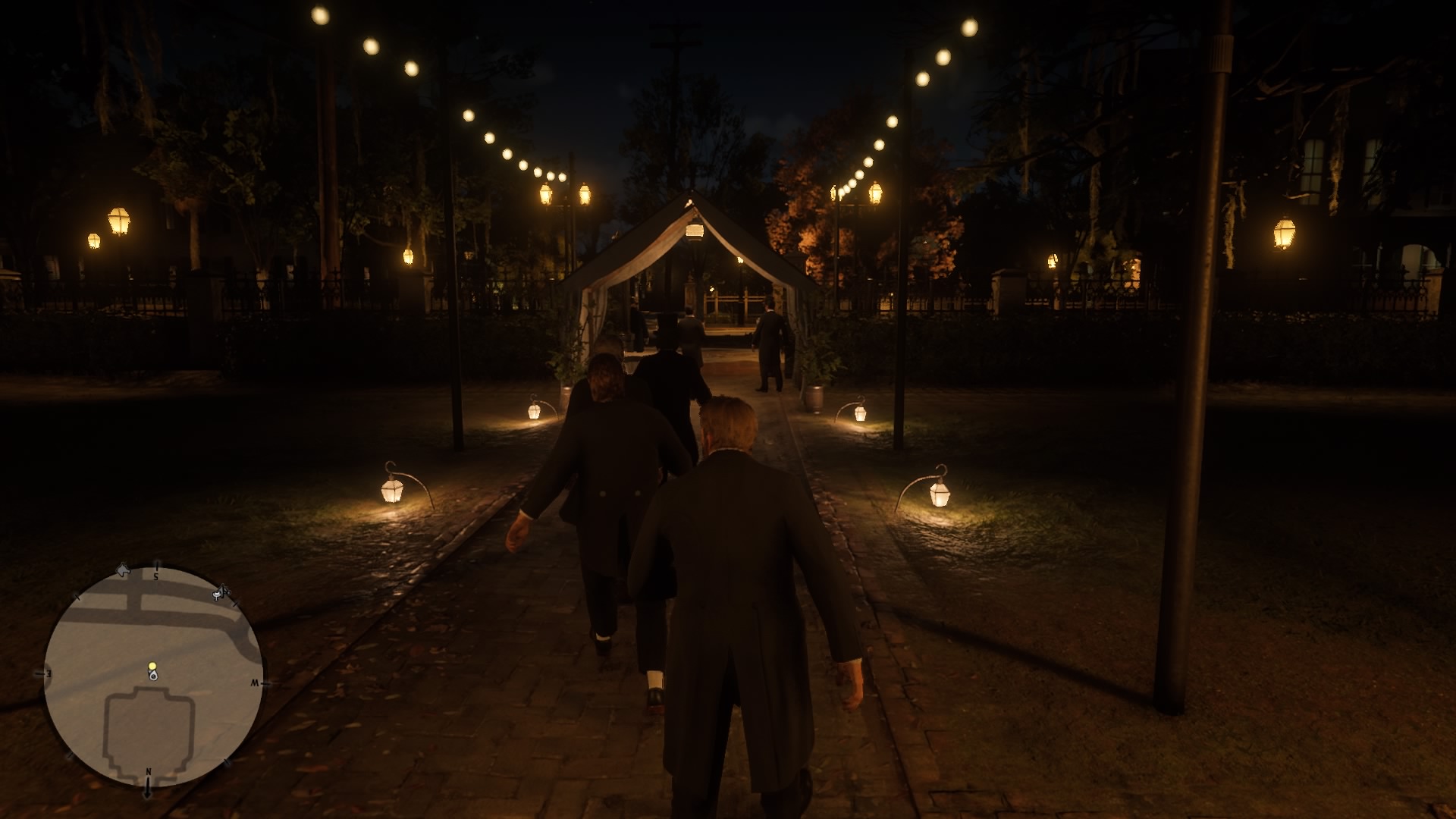Select the white player arrow marker
Screen dimensions: 1456x819
153,675
